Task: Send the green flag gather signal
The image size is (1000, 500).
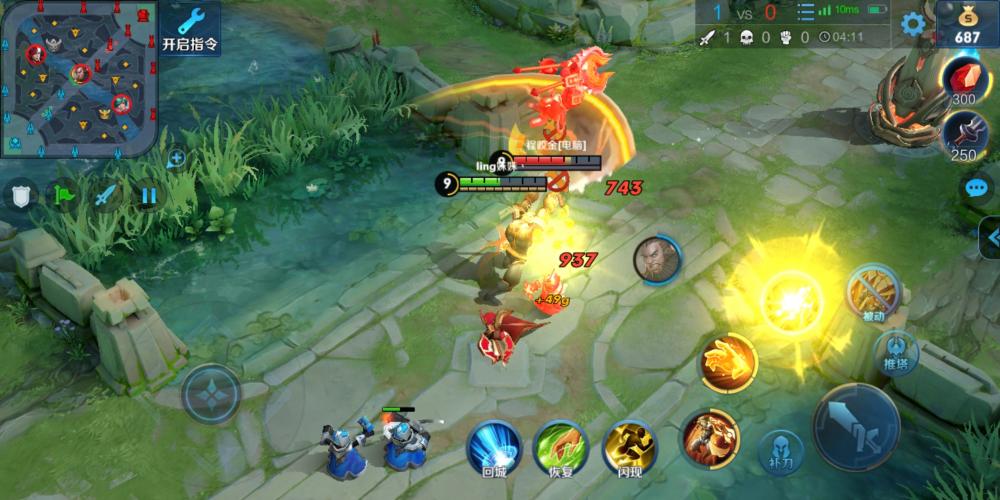Action: click(x=64, y=195)
